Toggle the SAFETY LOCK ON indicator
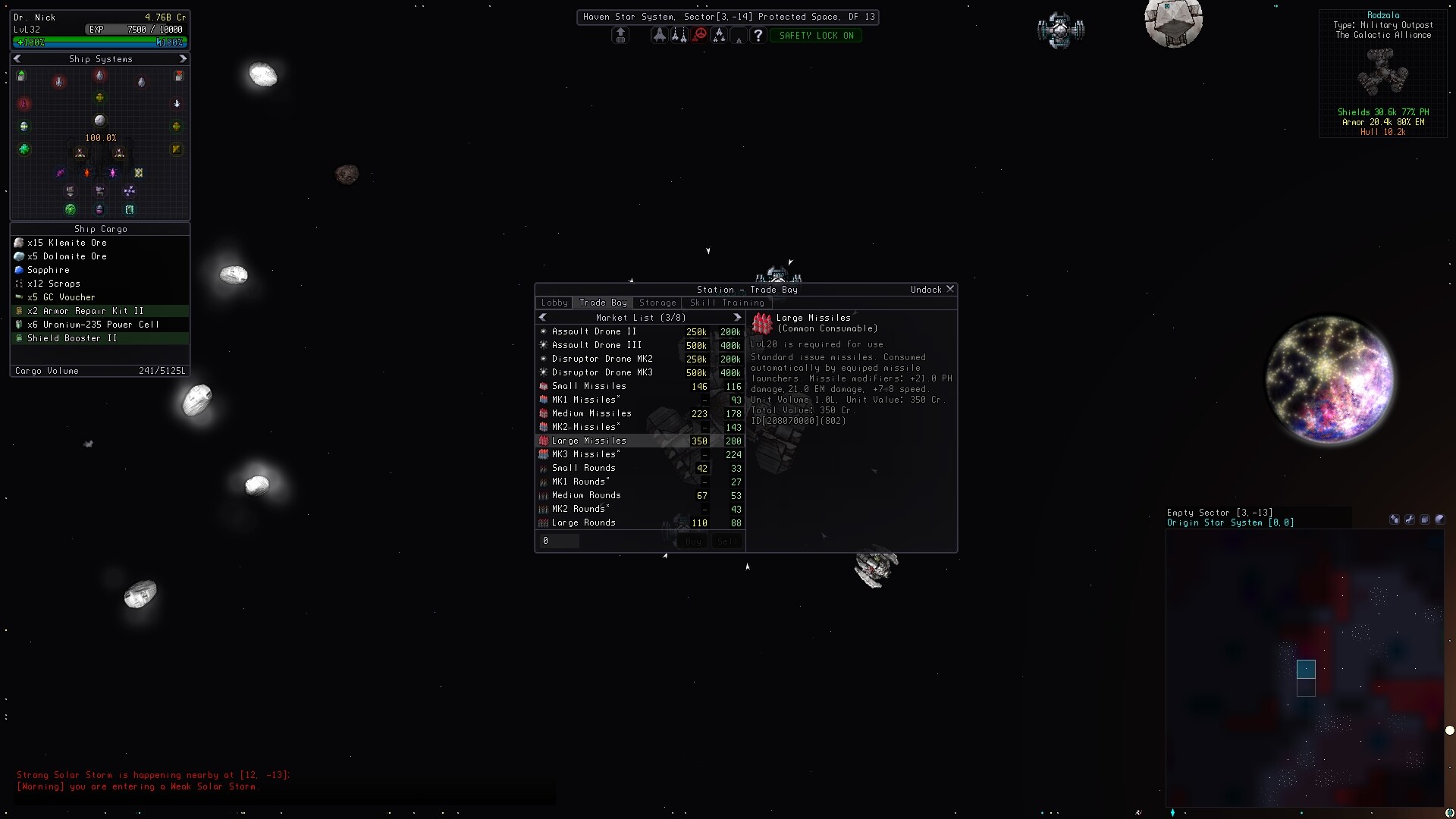 (x=816, y=35)
